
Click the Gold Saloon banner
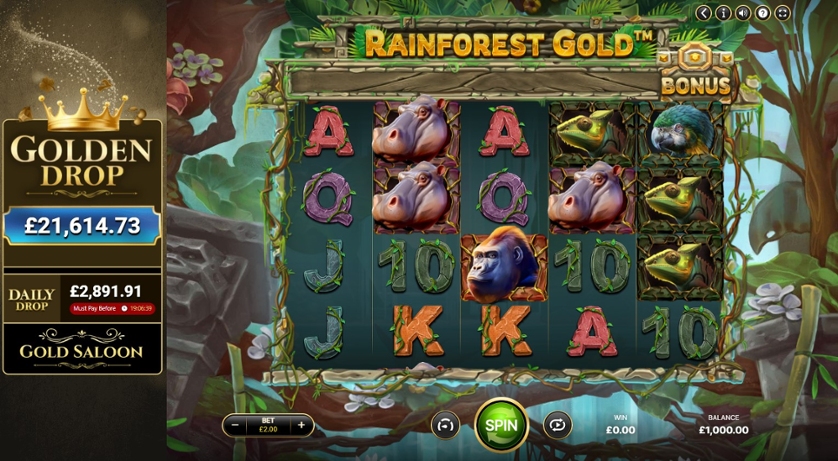coord(82,351)
